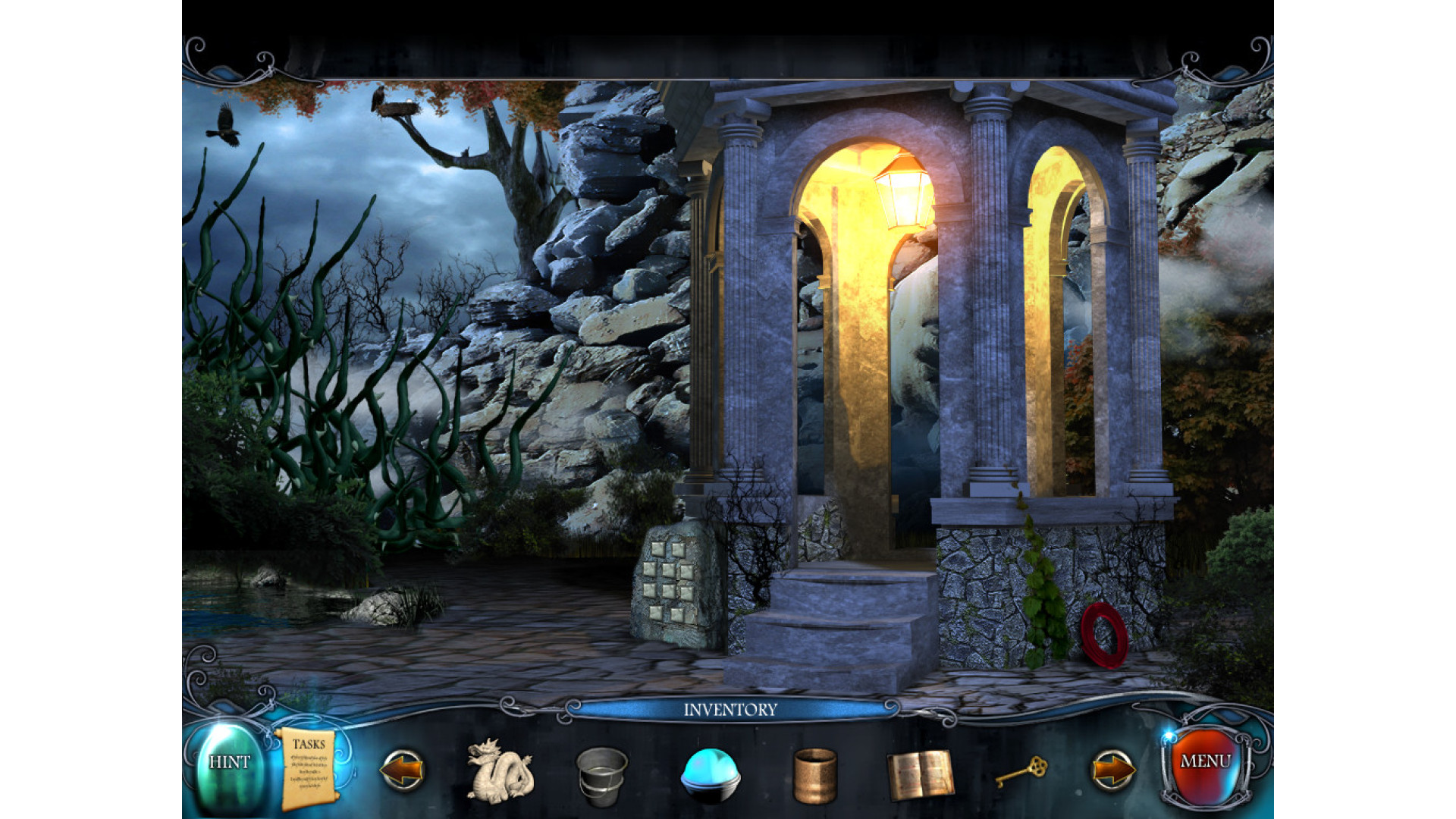
Task: Select the glowing blue dome item
Action: pos(710,774)
